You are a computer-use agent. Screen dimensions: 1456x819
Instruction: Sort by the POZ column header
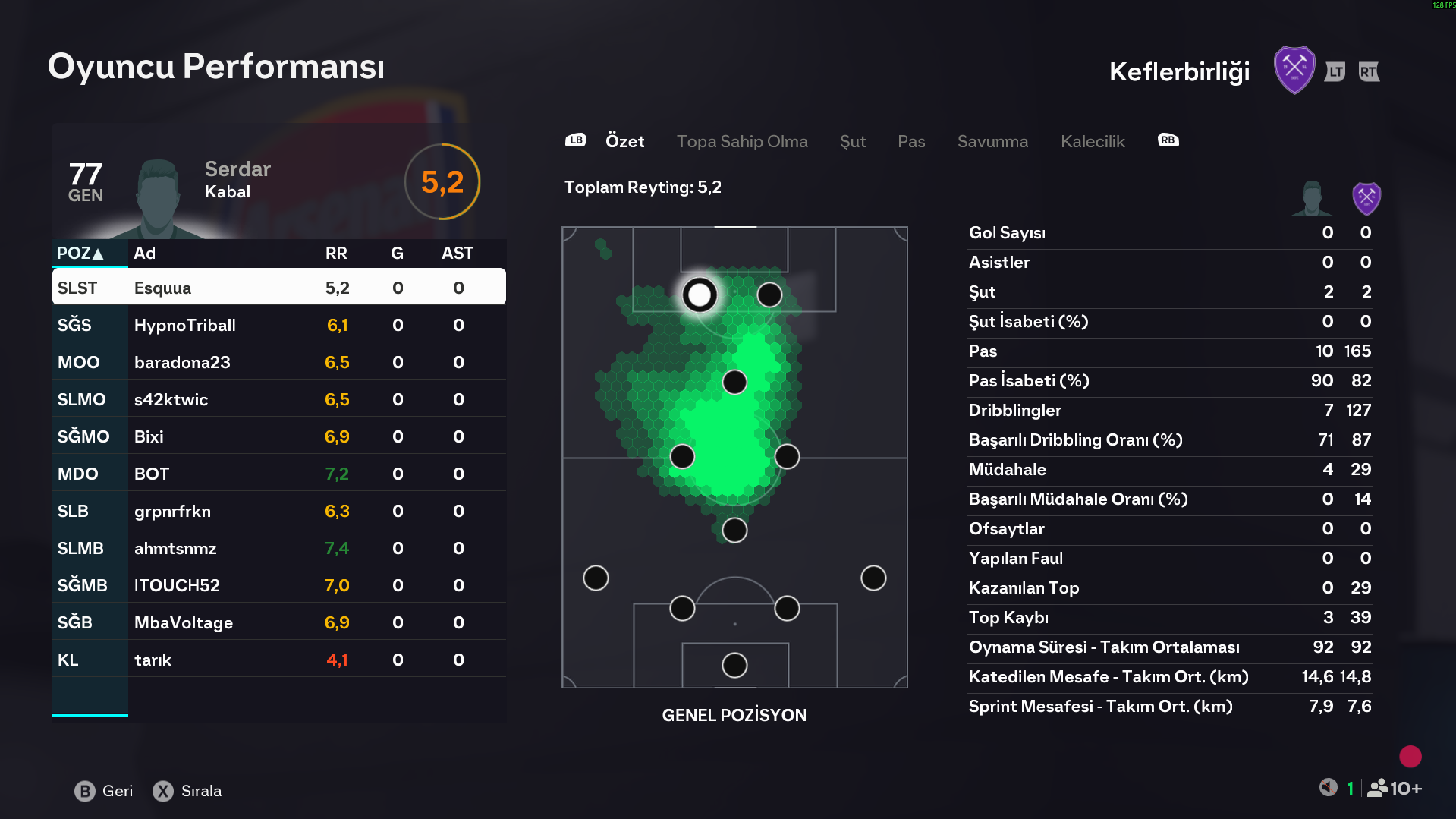tap(80, 254)
